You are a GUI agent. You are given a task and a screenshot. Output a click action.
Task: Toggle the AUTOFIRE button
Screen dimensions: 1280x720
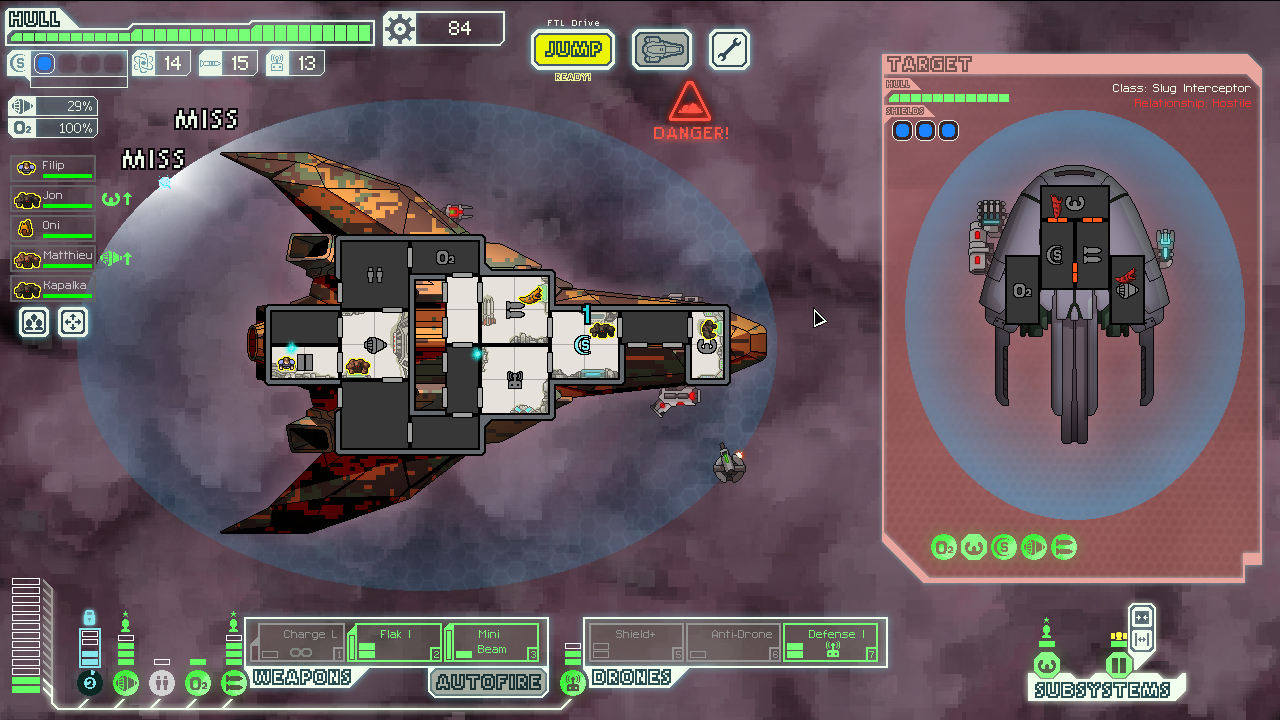(488, 683)
